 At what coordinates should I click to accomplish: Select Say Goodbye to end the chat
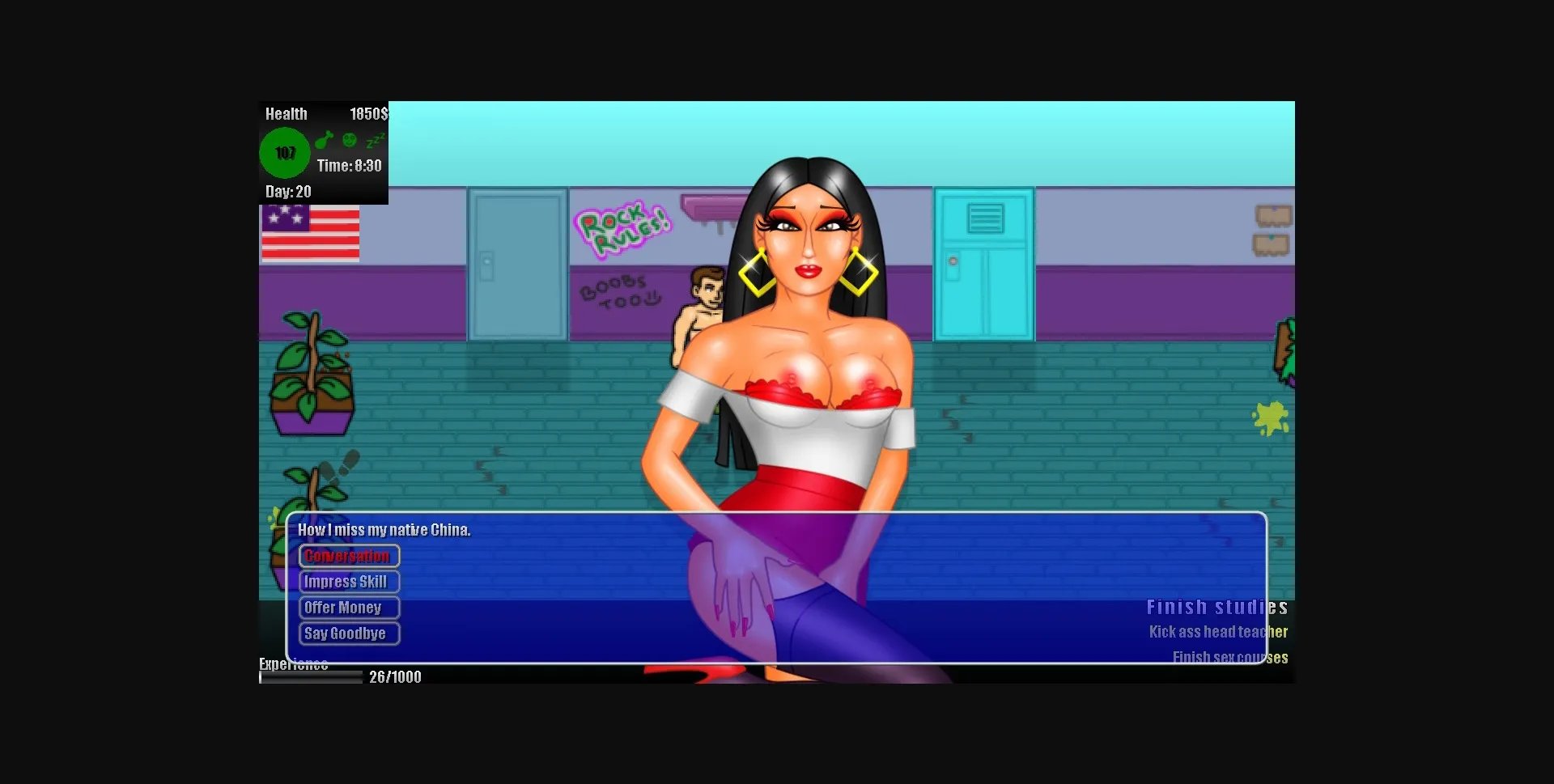coord(348,634)
